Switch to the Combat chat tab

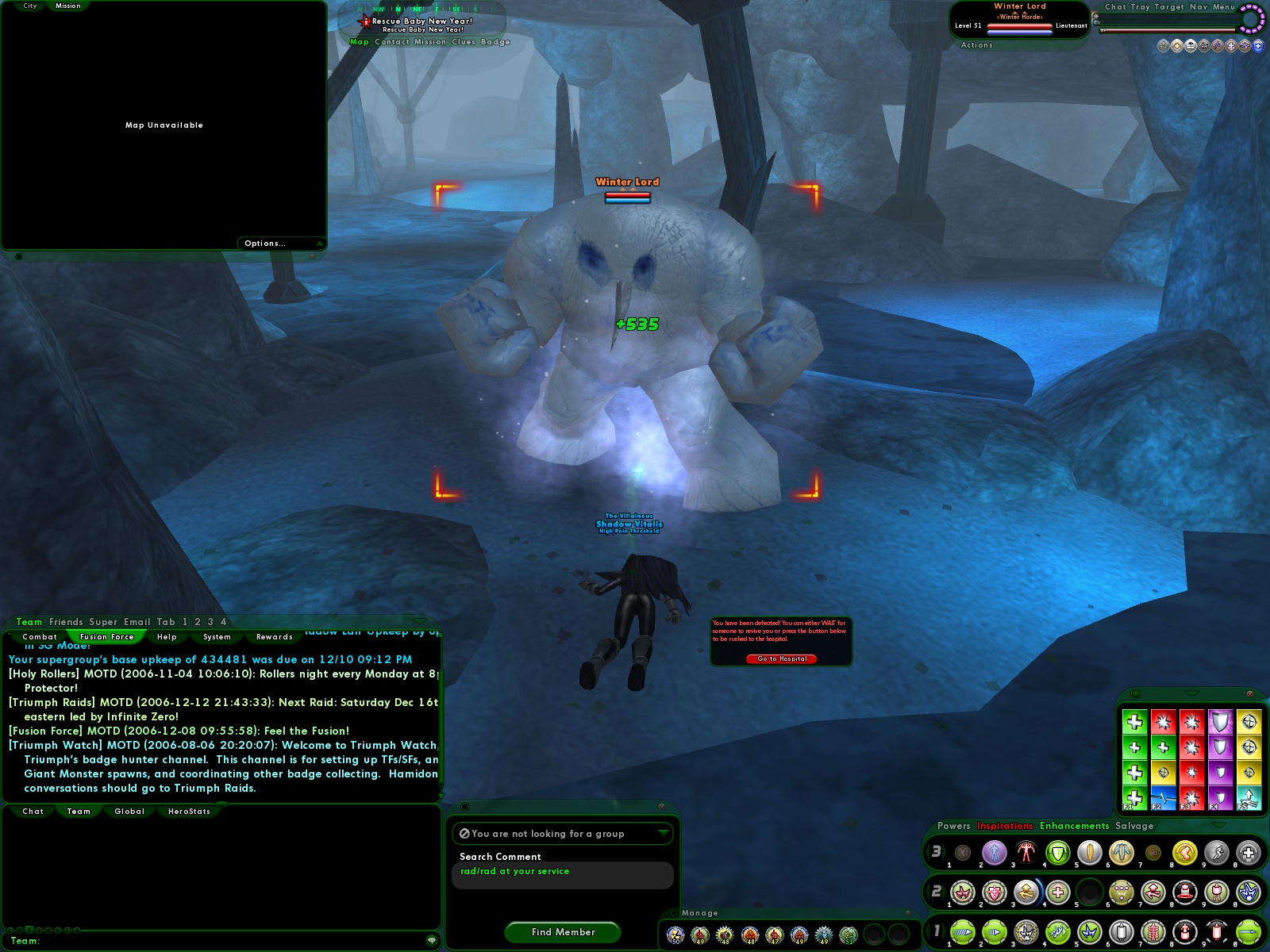[41, 636]
